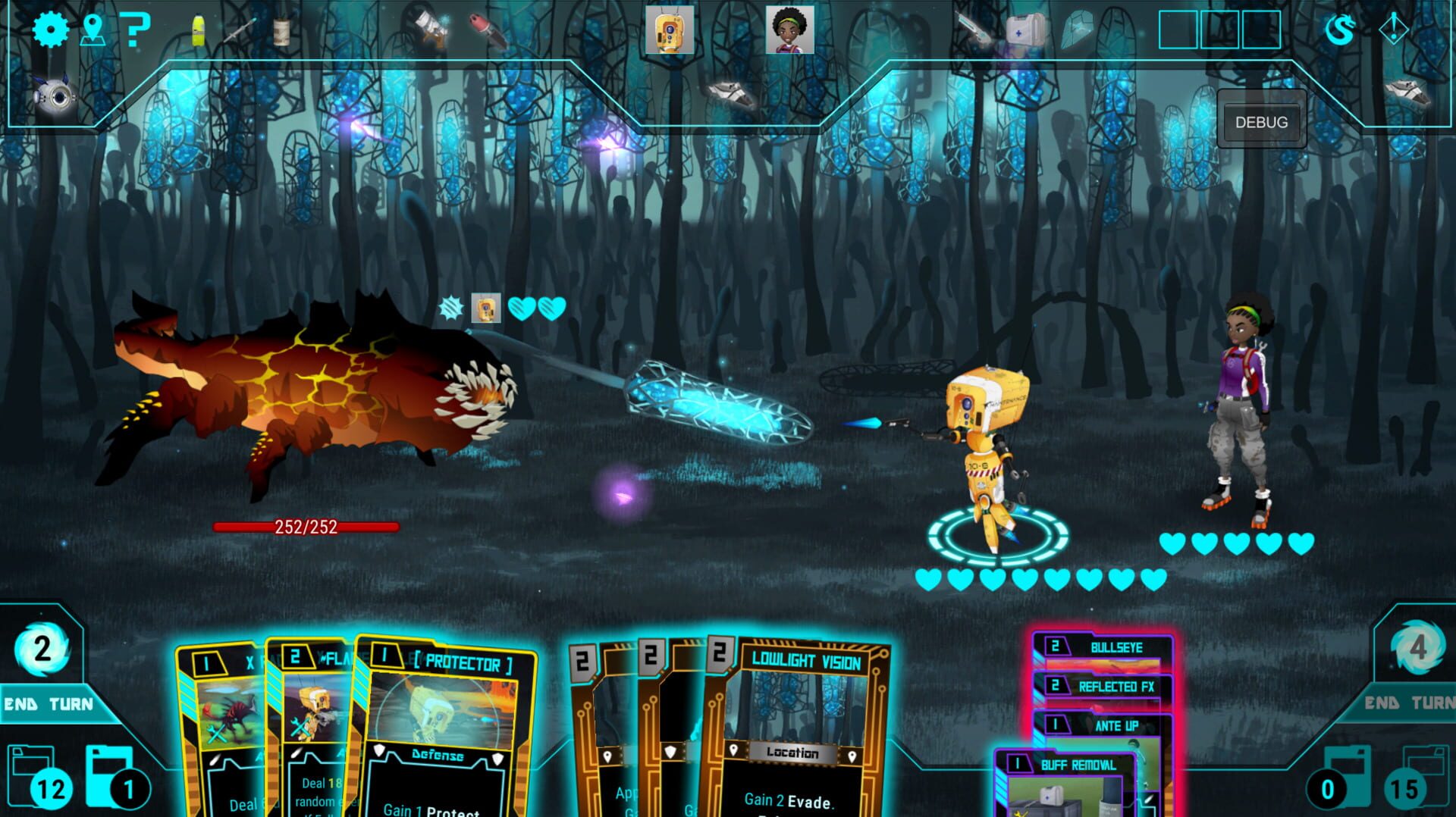Choose the Lowlight Vision location card
1456x817 pixels.
tap(796, 728)
